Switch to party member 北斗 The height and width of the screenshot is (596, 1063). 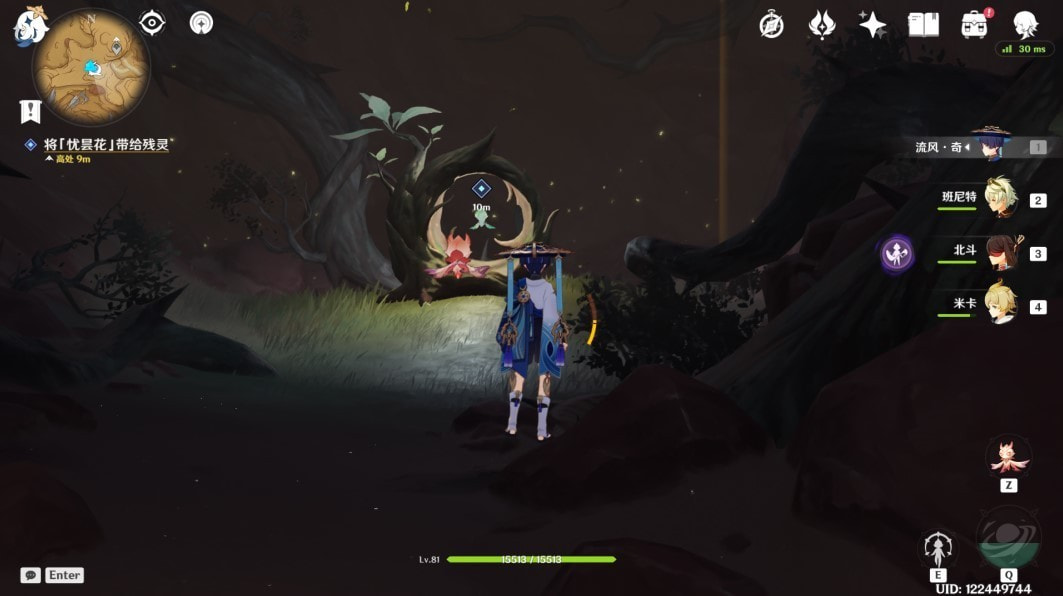[1000, 253]
